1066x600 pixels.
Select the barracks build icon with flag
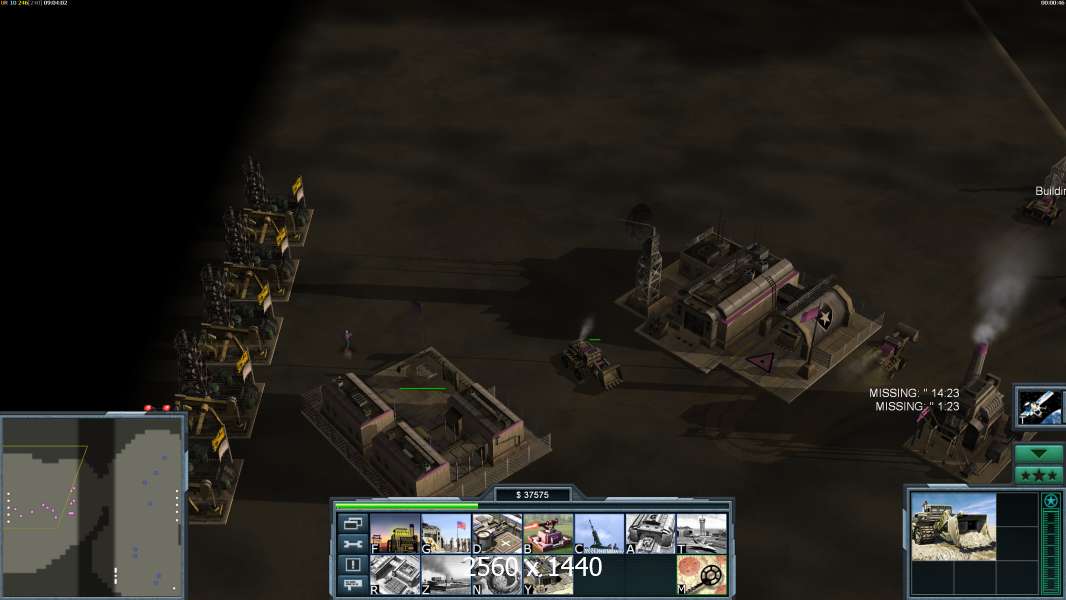point(446,533)
